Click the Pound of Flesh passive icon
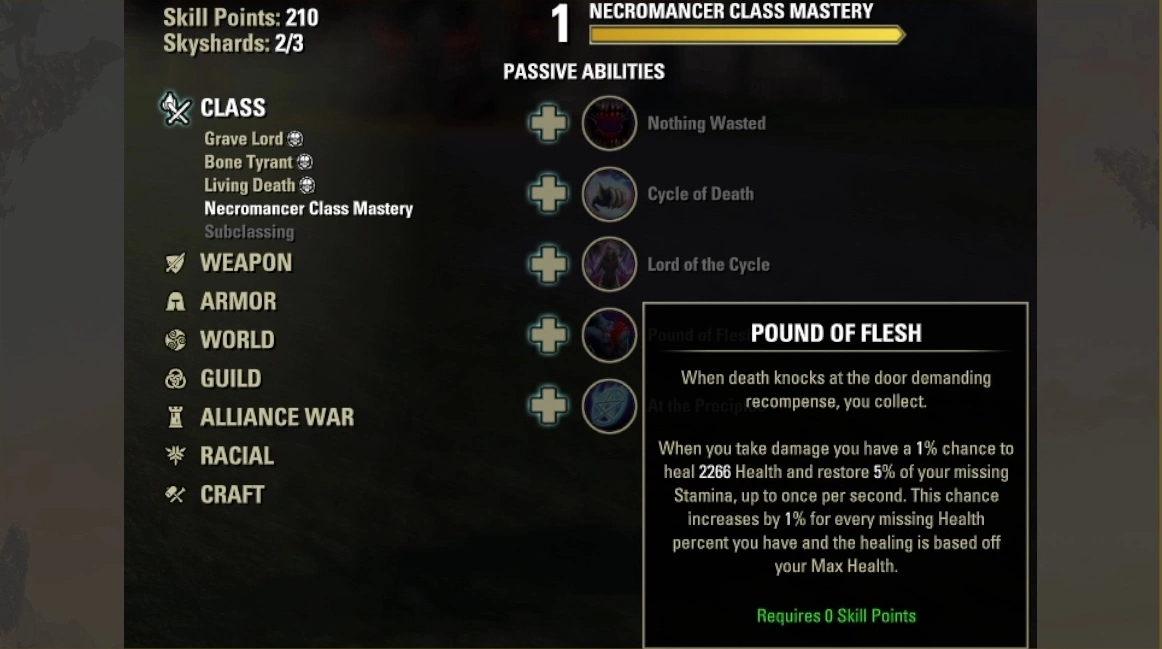The height and width of the screenshot is (649, 1162). click(x=609, y=335)
